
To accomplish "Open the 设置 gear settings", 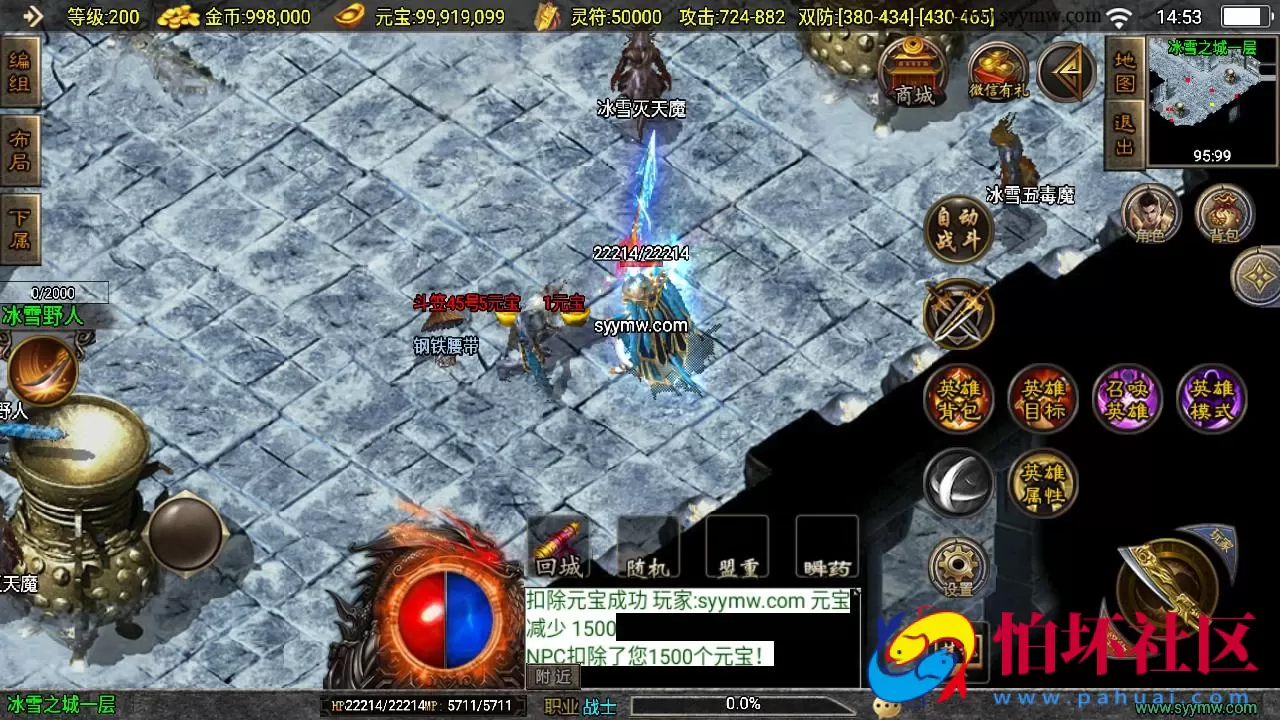I will click(x=958, y=568).
